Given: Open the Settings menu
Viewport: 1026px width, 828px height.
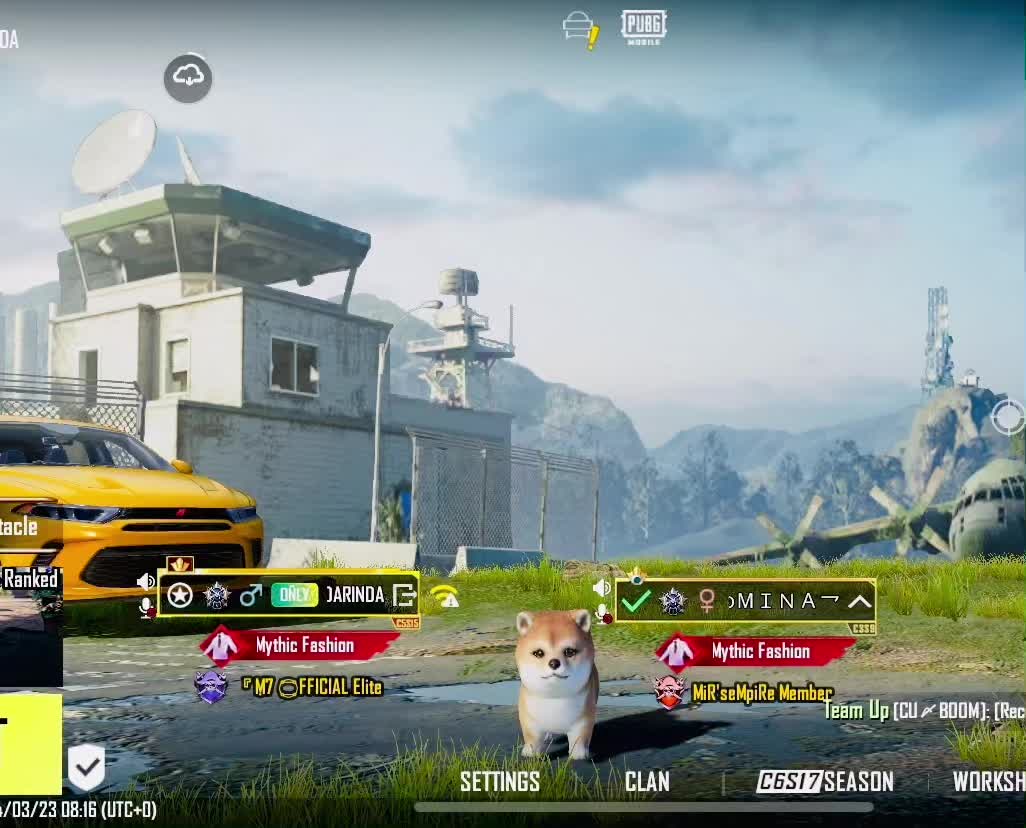Looking at the screenshot, I should 499,782.
